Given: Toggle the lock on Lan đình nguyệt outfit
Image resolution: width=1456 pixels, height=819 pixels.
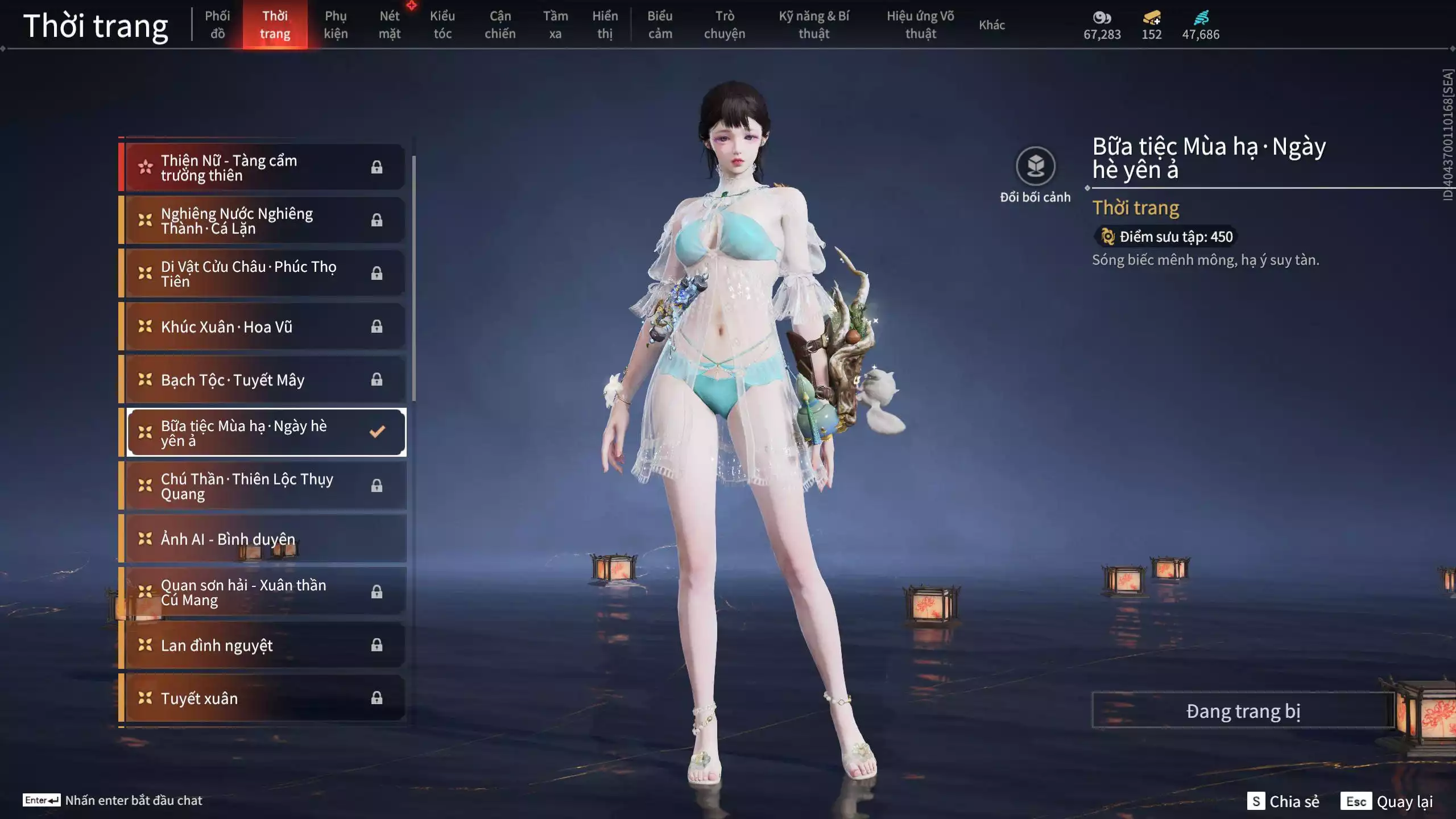Looking at the screenshot, I should [x=377, y=645].
